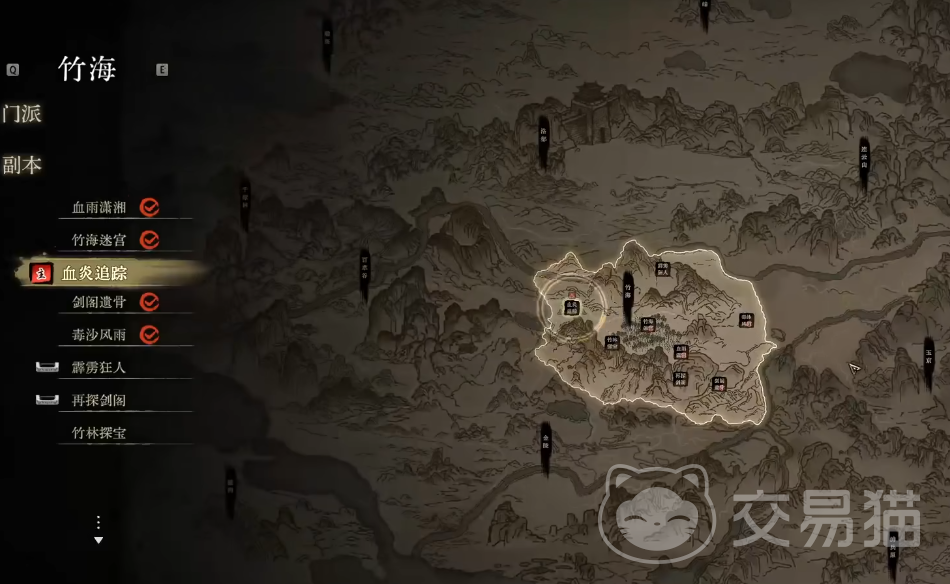Select the 血雨潇湘 marker on the map

point(681,351)
